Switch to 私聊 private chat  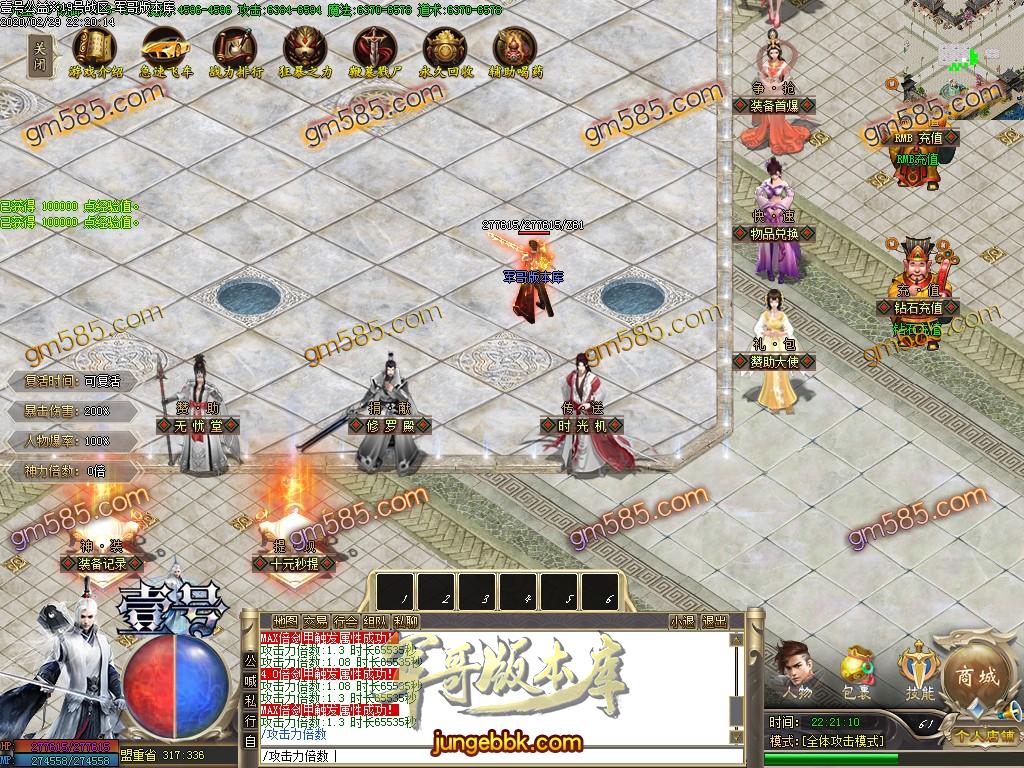click(406, 621)
